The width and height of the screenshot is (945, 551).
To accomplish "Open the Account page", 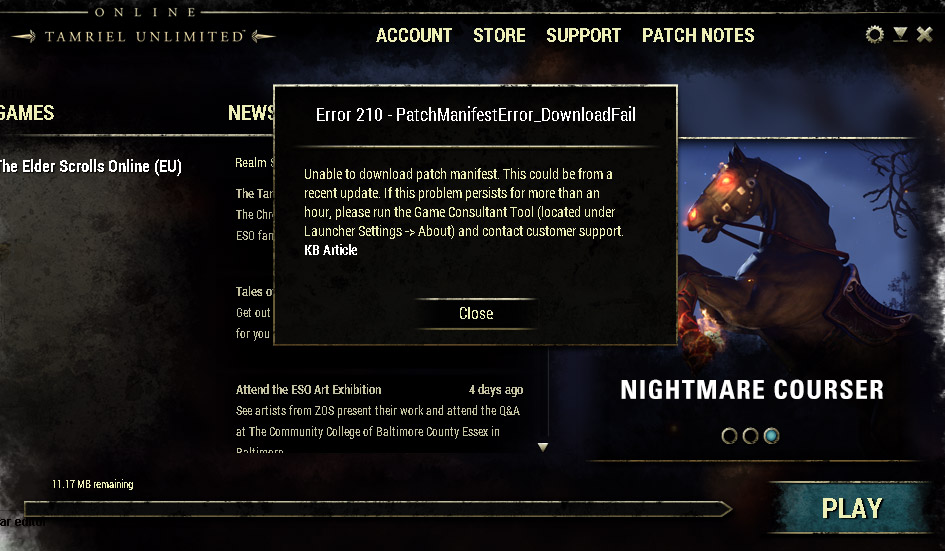I will click(x=414, y=35).
